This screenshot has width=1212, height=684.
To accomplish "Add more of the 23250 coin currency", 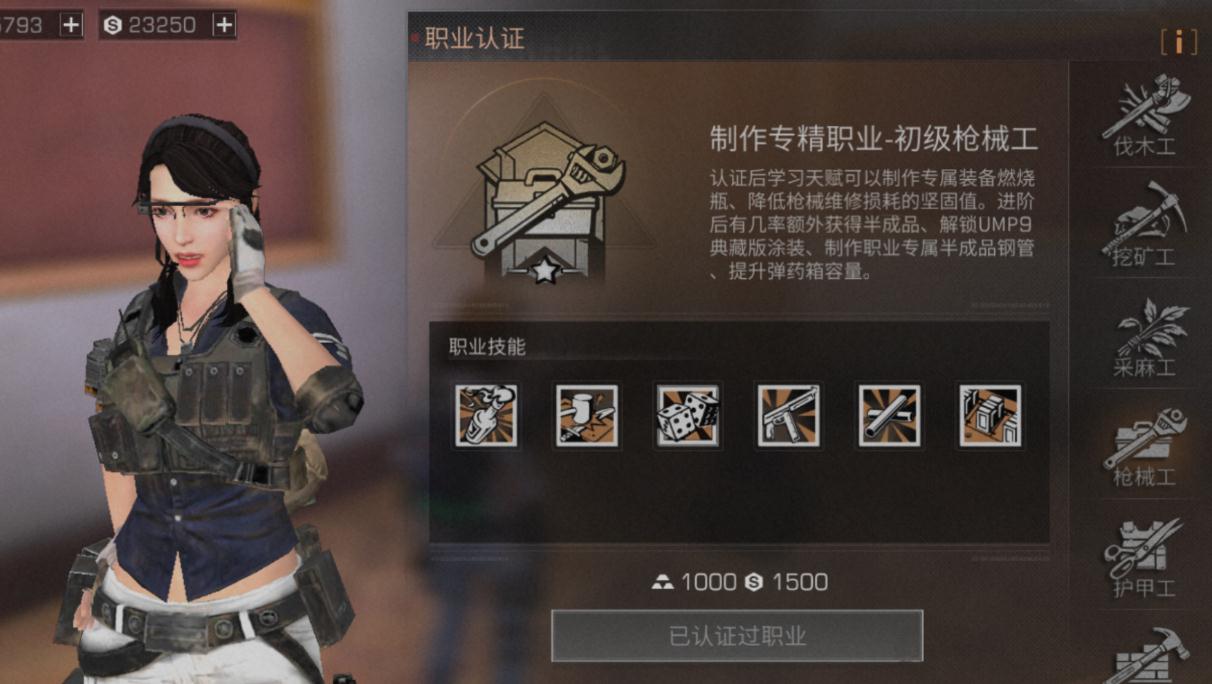I will [x=223, y=25].
